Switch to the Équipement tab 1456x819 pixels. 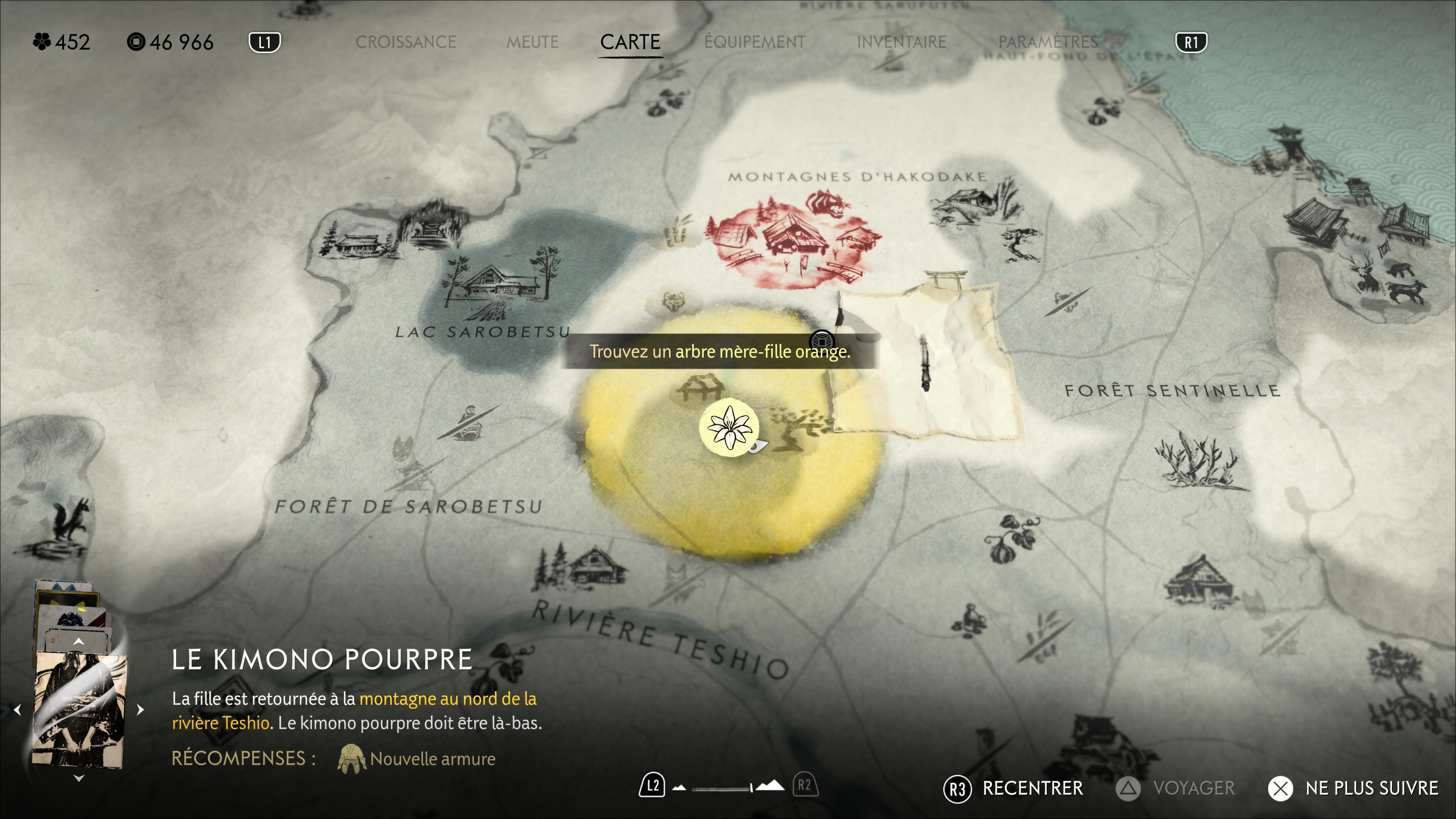tap(755, 42)
